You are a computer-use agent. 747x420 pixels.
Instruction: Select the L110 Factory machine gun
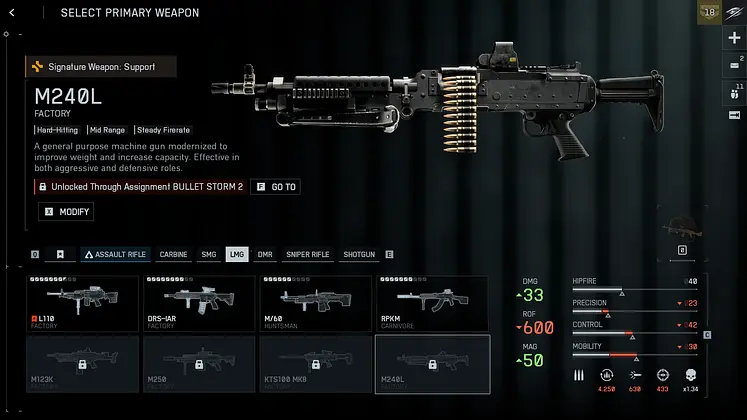click(83, 304)
